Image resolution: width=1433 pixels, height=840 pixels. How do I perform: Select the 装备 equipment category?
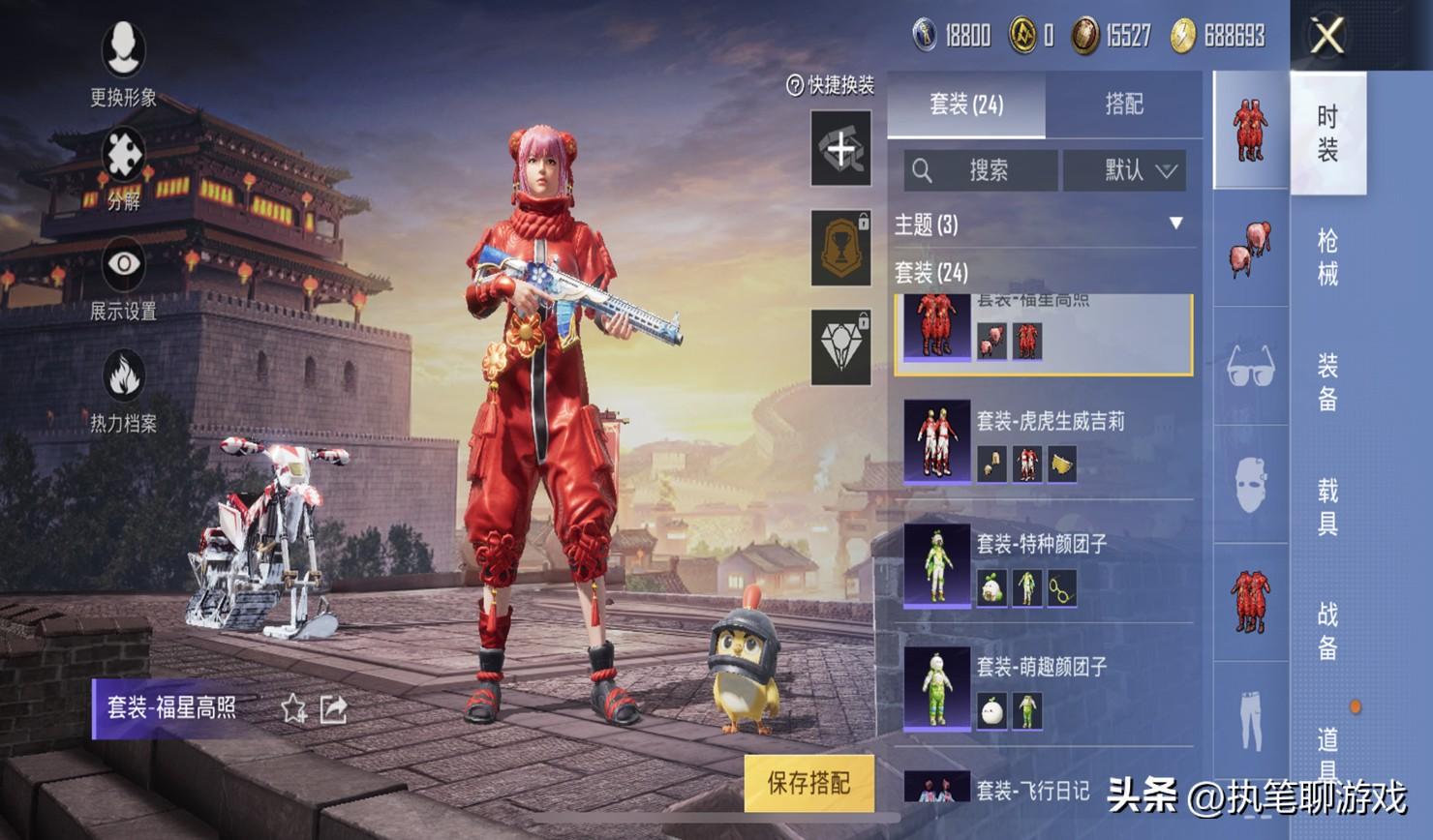tap(1327, 381)
